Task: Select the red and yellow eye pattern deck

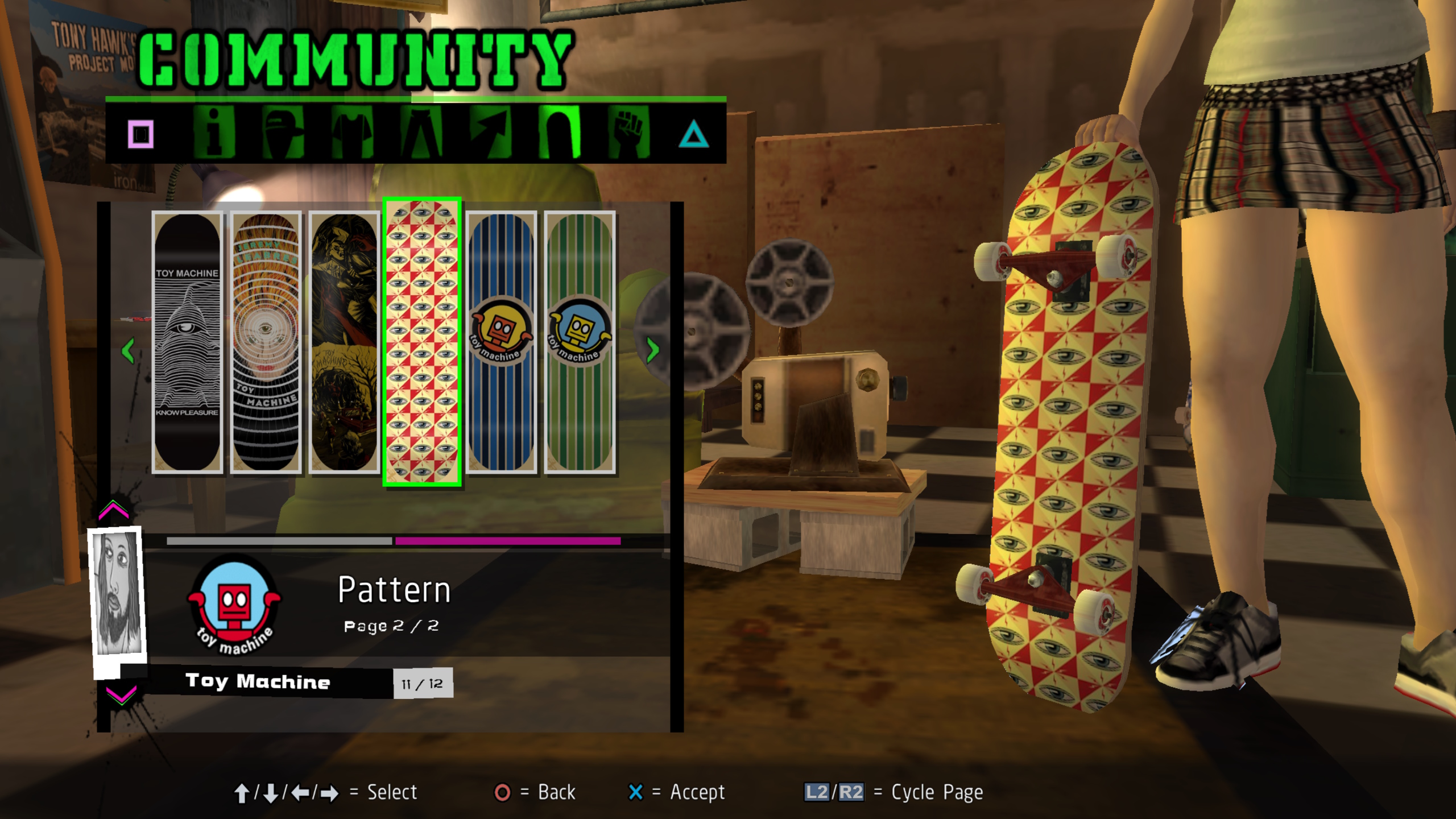Action: pyautogui.click(x=422, y=342)
